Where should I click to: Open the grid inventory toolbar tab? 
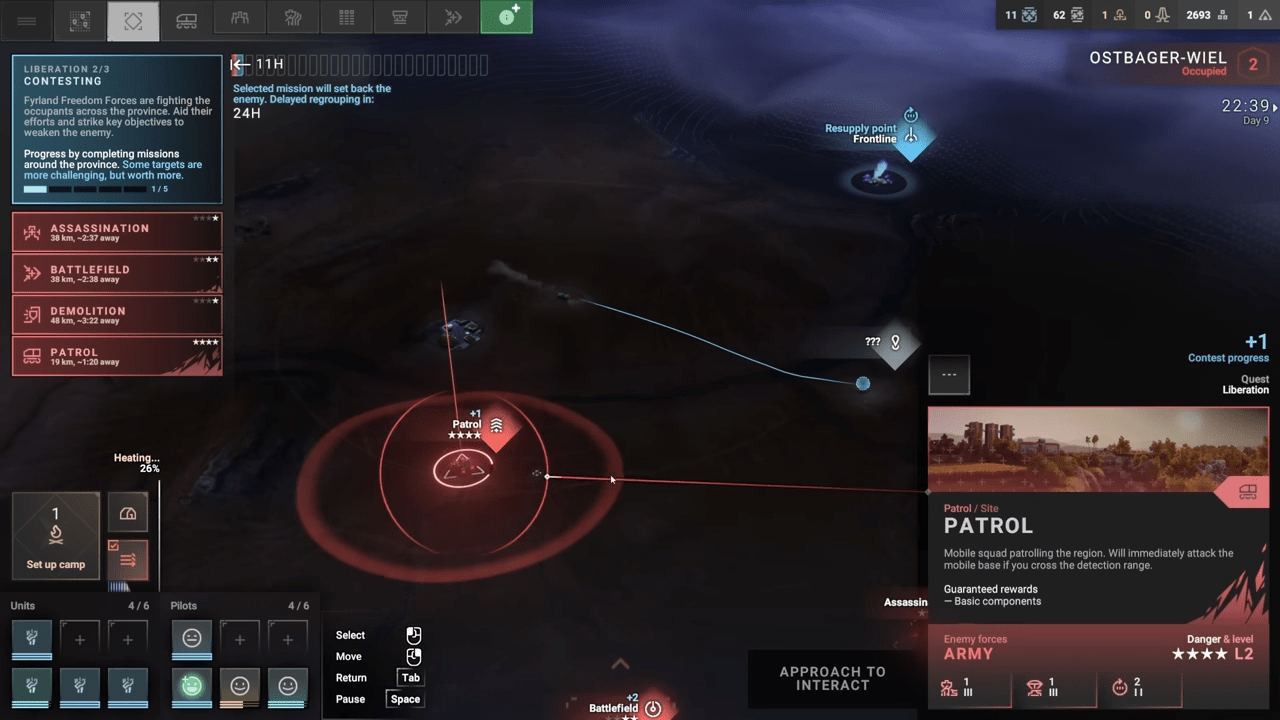coord(346,18)
